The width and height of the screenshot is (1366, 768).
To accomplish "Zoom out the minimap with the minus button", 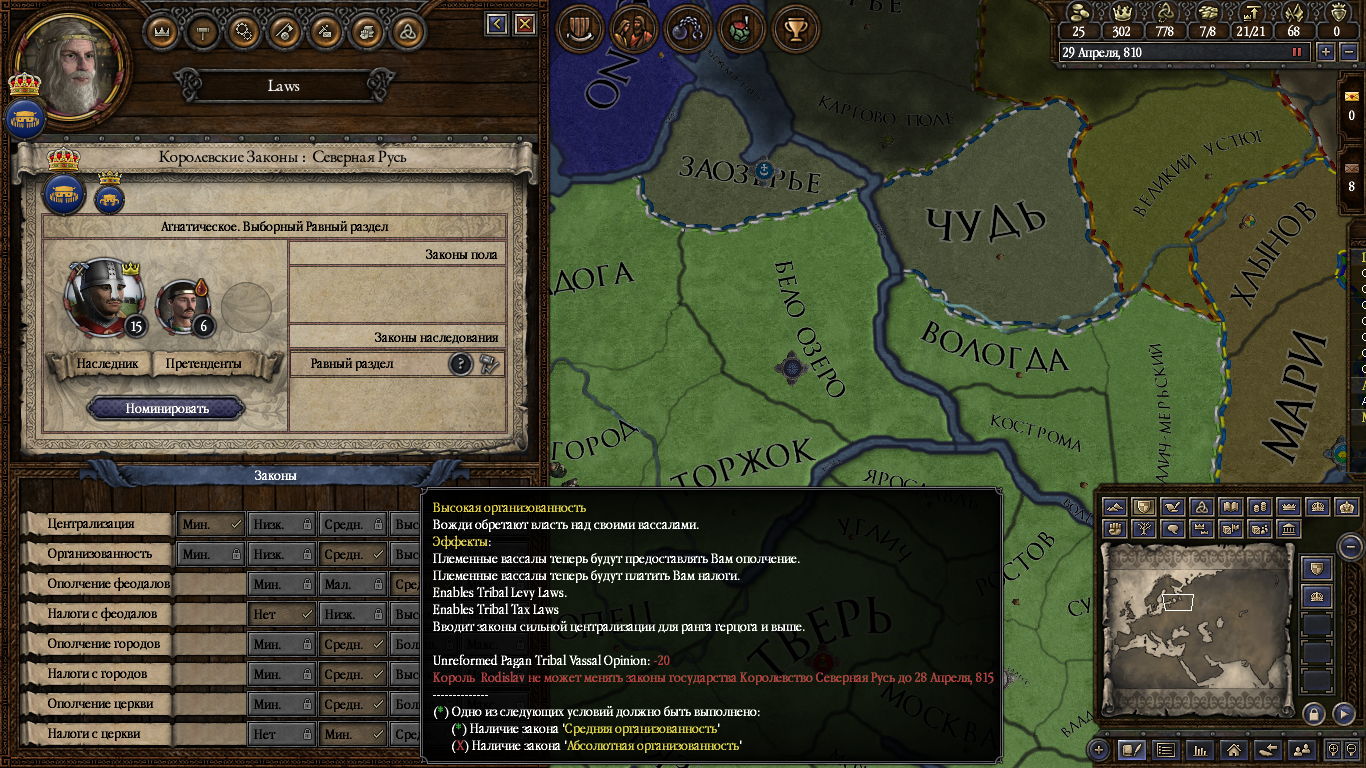I will pos(1351,546).
